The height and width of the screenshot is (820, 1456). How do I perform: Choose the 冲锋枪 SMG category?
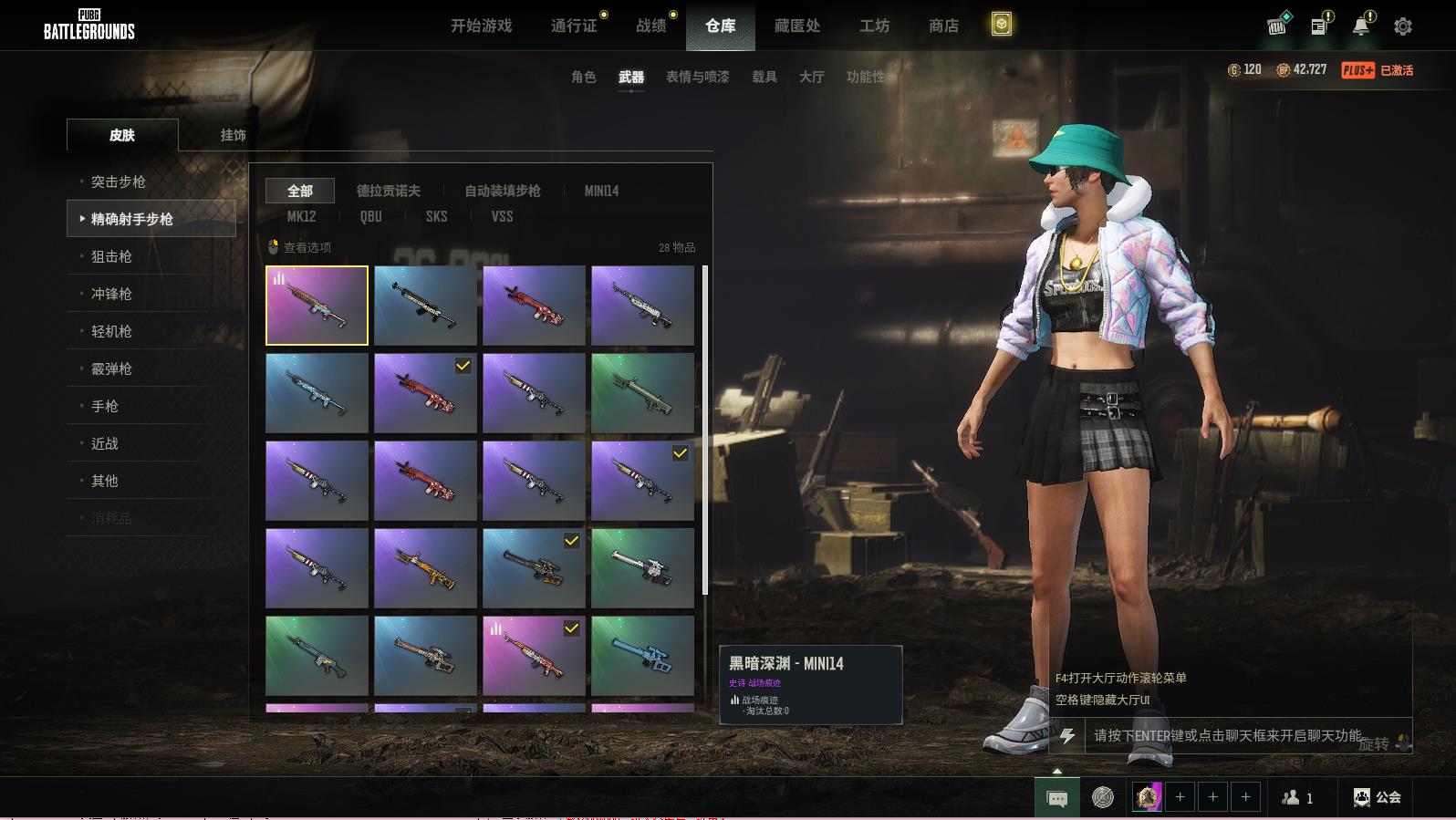pyautogui.click(x=111, y=294)
